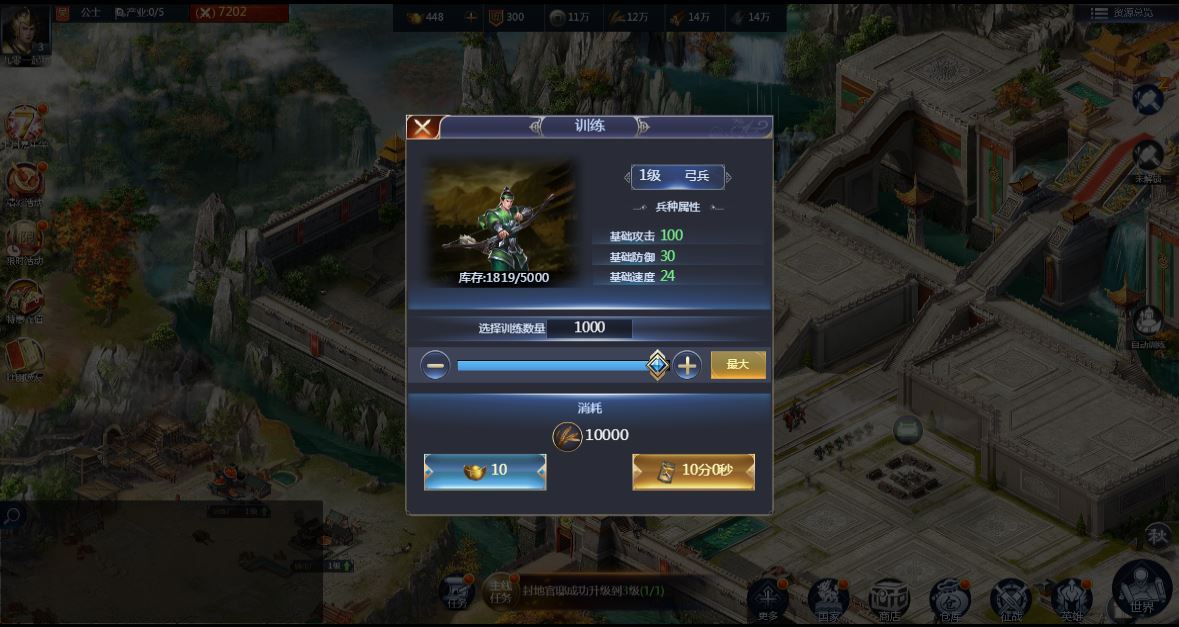This screenshot has width=1179, height=627.
Task: Finish training instantly for 10 gold ingots
Action: tap(485, 471)
